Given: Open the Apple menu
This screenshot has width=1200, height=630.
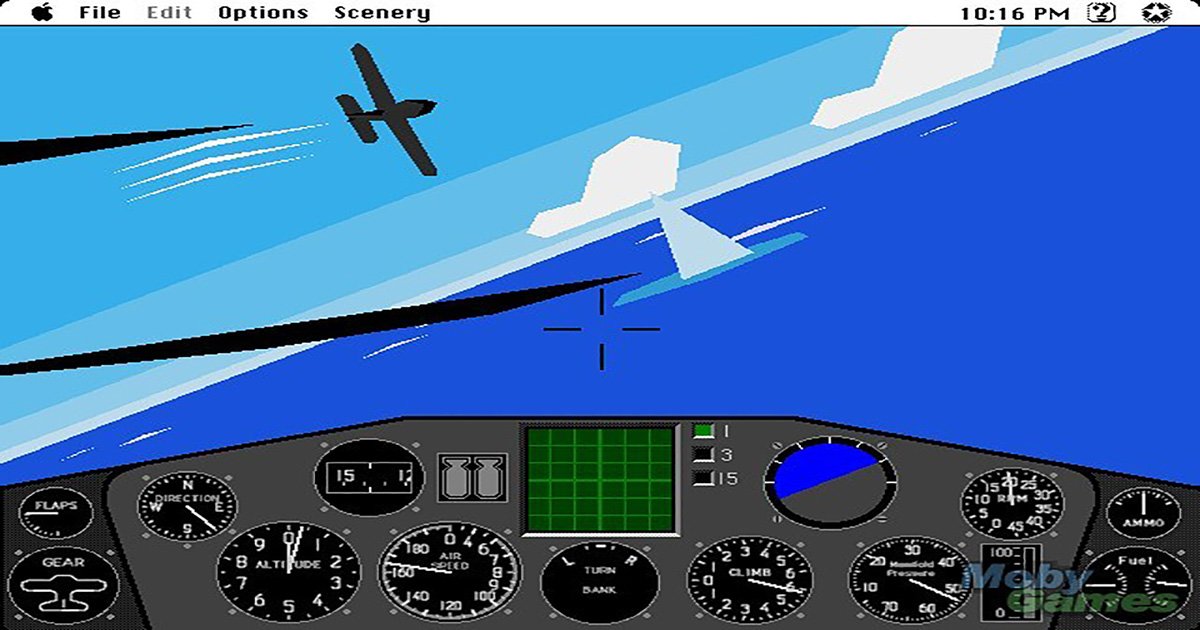Looking at the screenshot, I should (43, 13).
